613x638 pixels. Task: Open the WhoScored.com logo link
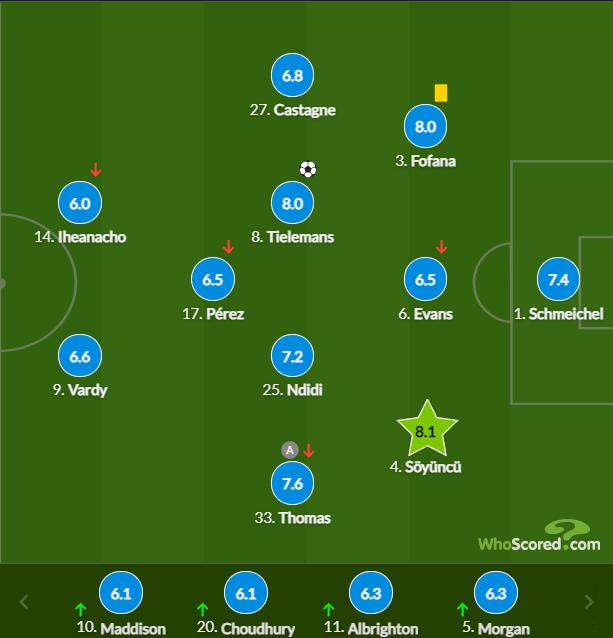(x=538, y=538)
